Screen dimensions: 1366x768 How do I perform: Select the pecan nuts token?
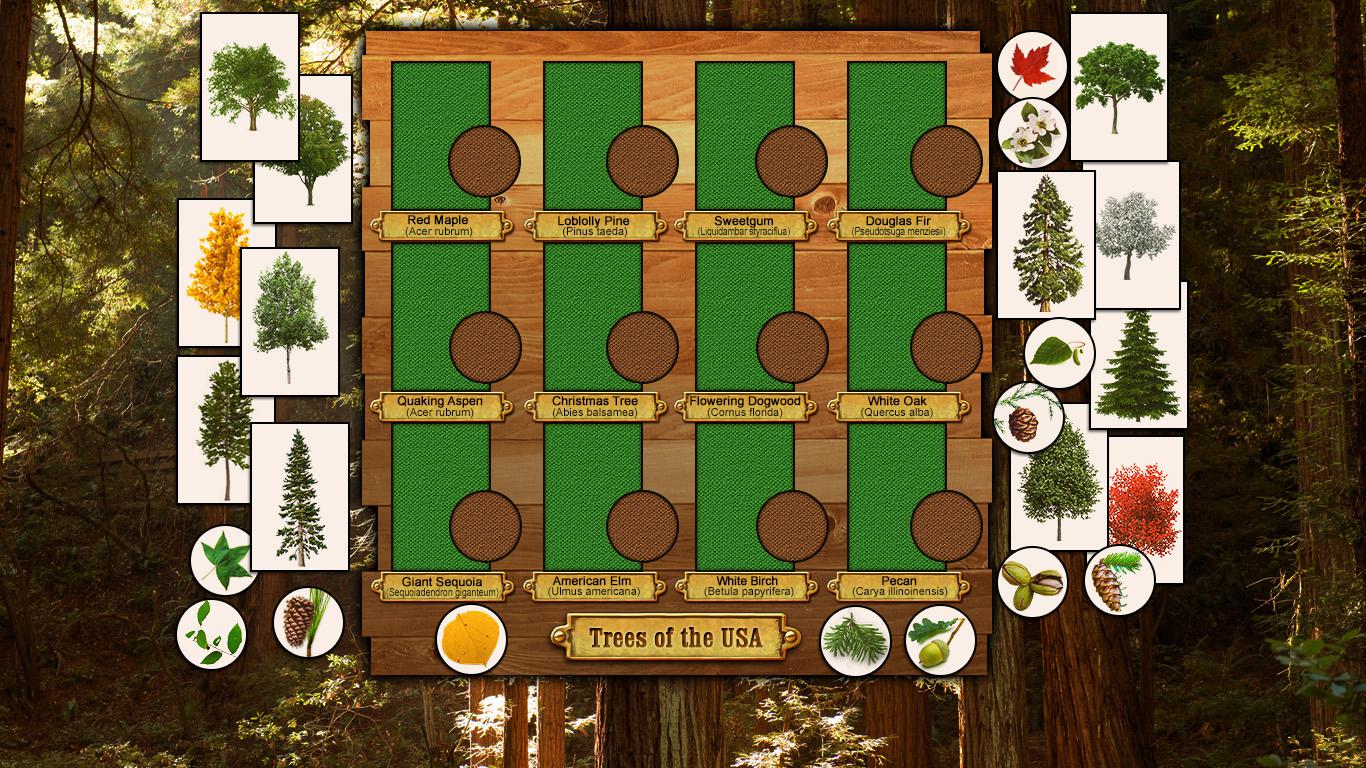pyautogui.click(x=1032, y=582)
